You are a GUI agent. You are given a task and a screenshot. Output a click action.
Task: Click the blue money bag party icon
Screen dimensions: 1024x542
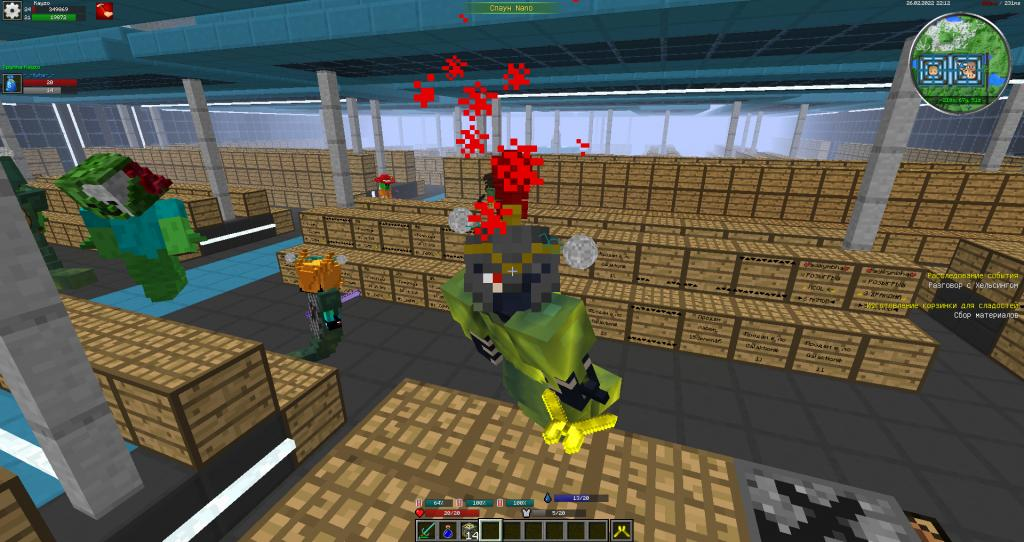click(x=10, y=86)
